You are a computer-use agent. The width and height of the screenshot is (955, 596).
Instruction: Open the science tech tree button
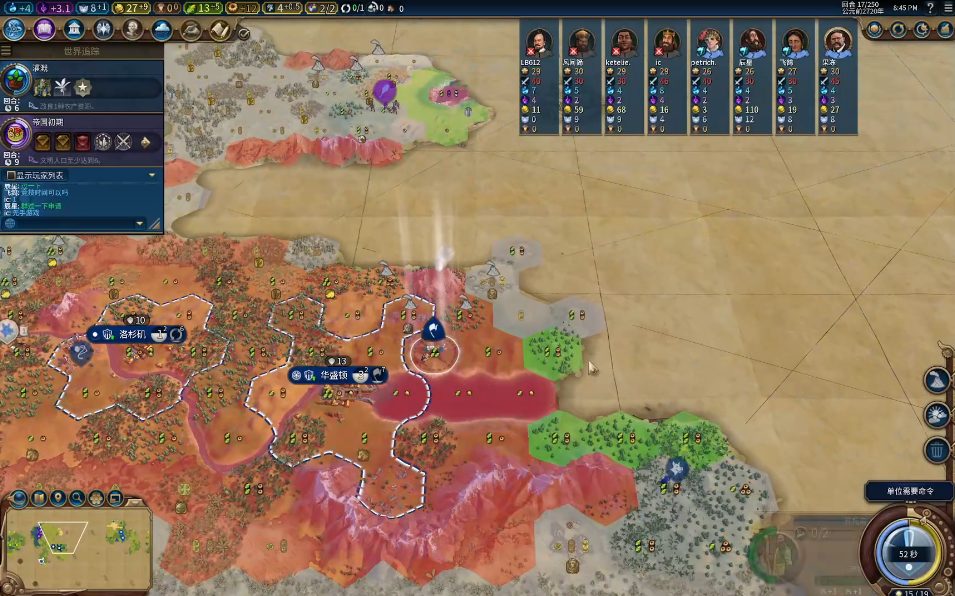tap(14, 29)
